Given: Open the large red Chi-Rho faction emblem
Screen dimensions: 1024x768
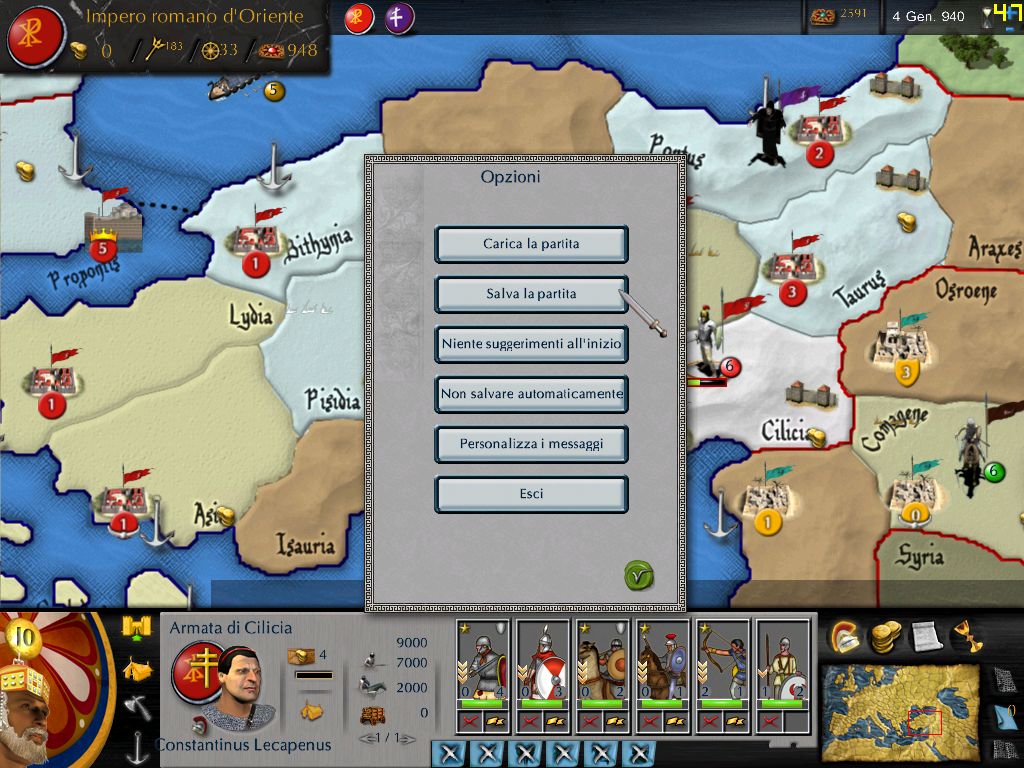Looking at the screenshot, I should click(35, 36).
